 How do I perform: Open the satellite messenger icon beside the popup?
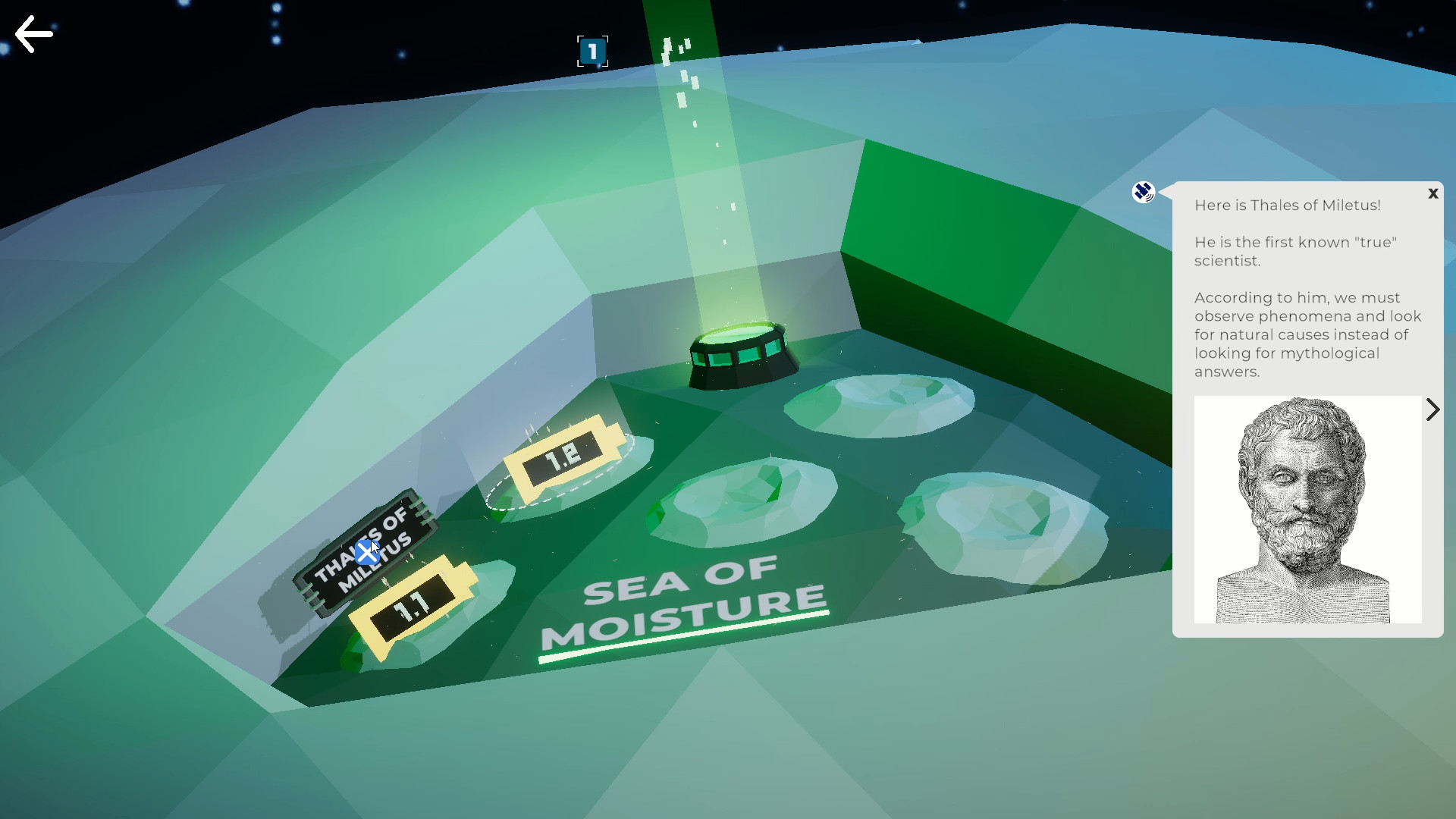tap(1142, 193)
